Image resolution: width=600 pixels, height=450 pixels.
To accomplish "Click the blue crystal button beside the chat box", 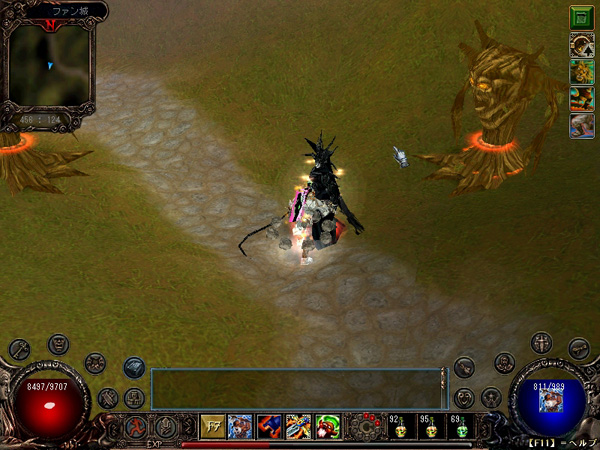I will (135, 367).
